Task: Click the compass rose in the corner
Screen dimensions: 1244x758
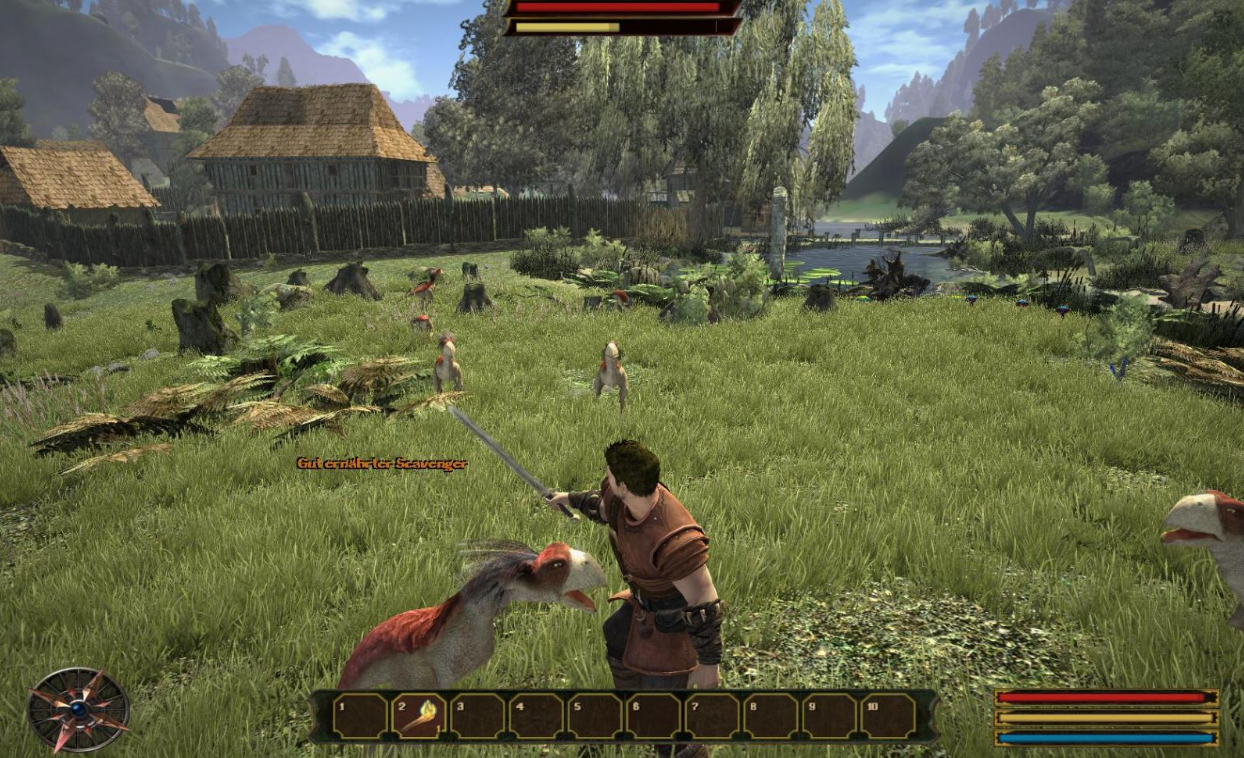Action: pos(78,709)
